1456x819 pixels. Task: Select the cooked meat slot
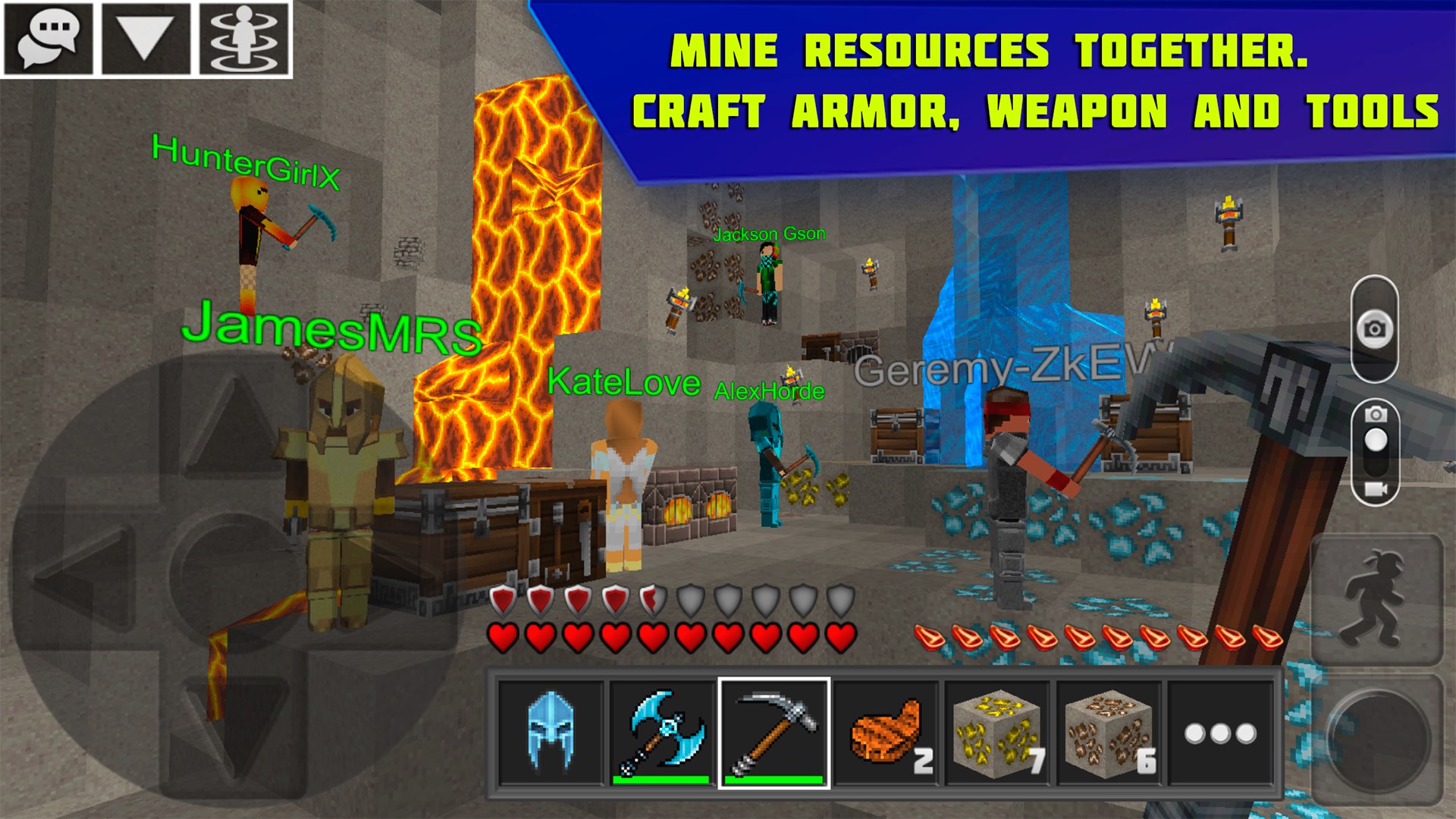point(886,733)
